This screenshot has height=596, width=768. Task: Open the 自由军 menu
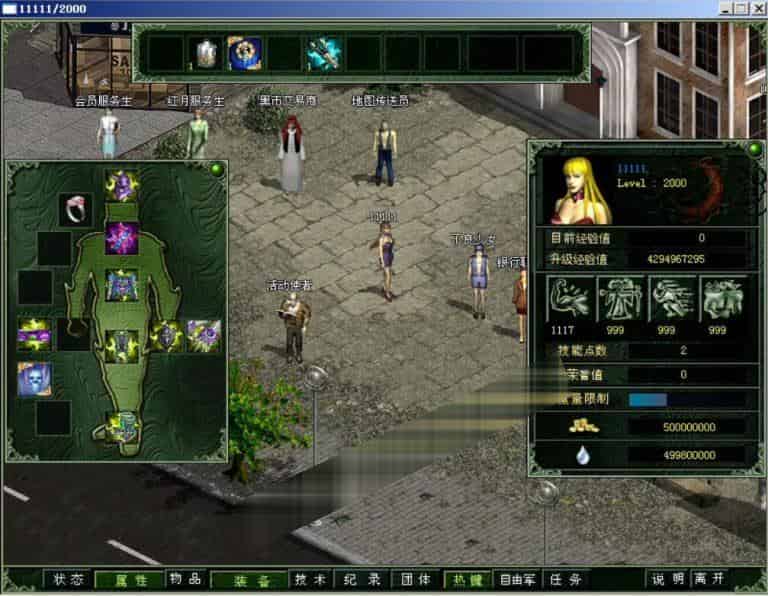[518, 579]
